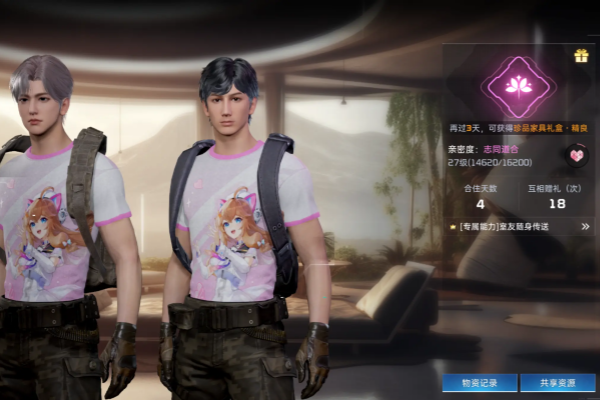Image resolution: width=600 pixels, height=400 pixels.
Task: Click the 共享资源 shared resources button
Action: tap(558, 382)
